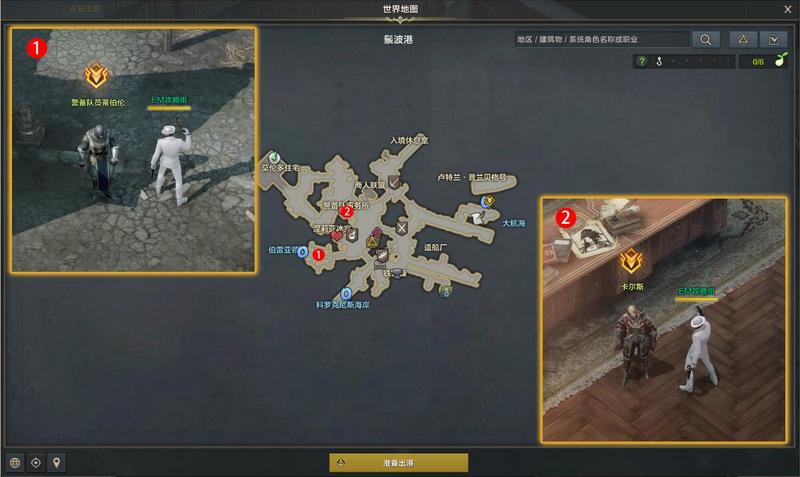
Task: Click the anvil blacksmith map icon
Action: (x=397, y=271)
